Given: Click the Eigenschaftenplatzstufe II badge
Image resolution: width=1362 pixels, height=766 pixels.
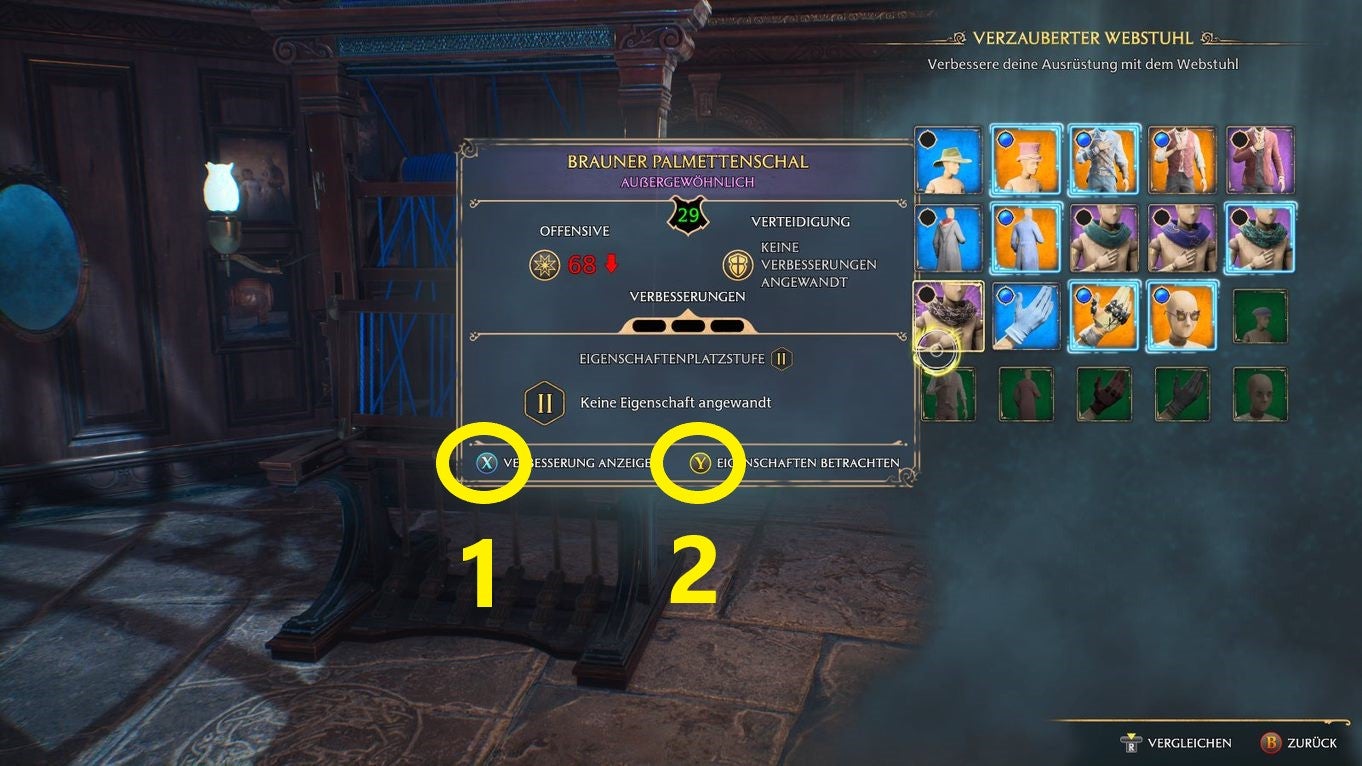Looking at the screenshot, I should coord(781,359).
